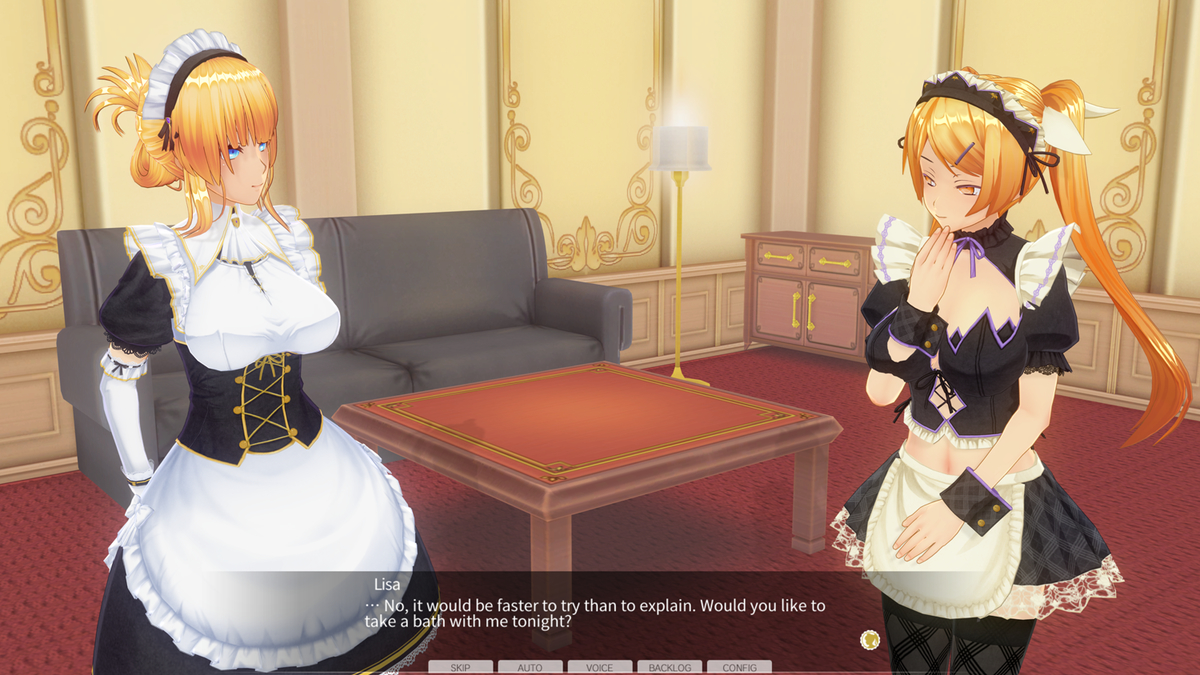The image size is (1200, 675).
Task: Enable AUTO dialogue mode
Action: pyautogui.click(x=530, y=667)
